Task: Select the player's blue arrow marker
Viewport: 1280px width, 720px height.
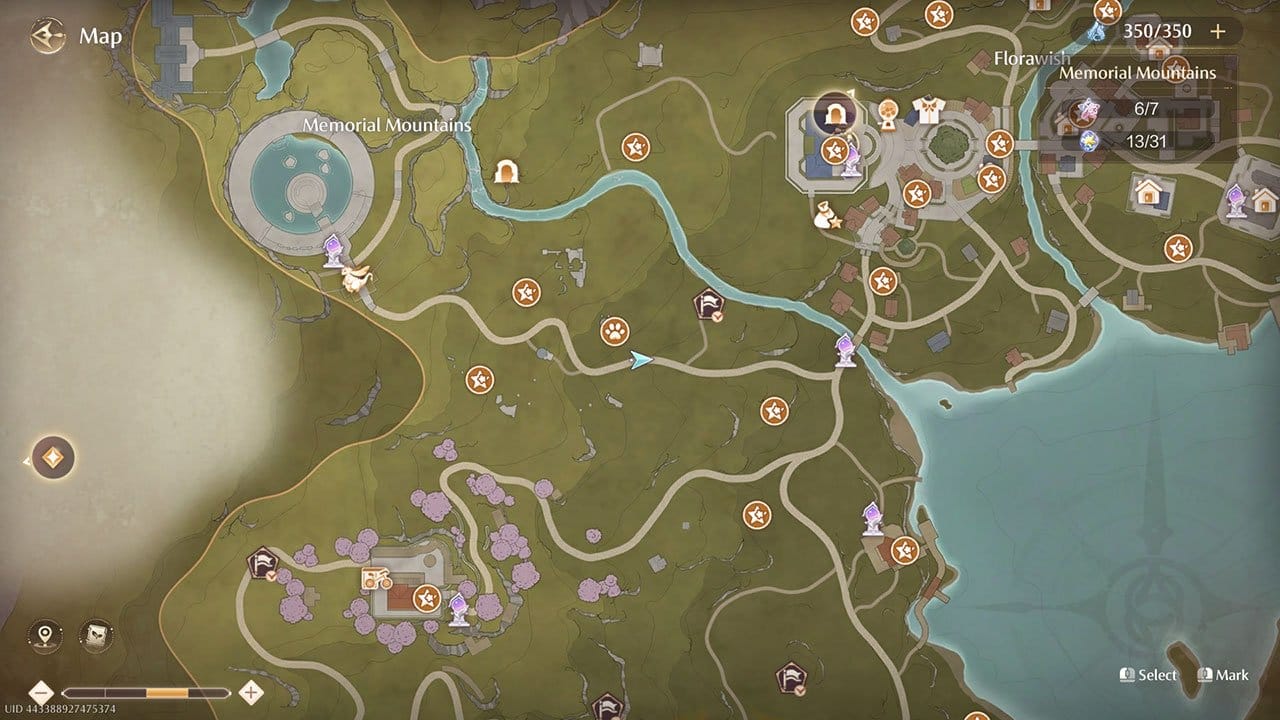Action: 641,360
